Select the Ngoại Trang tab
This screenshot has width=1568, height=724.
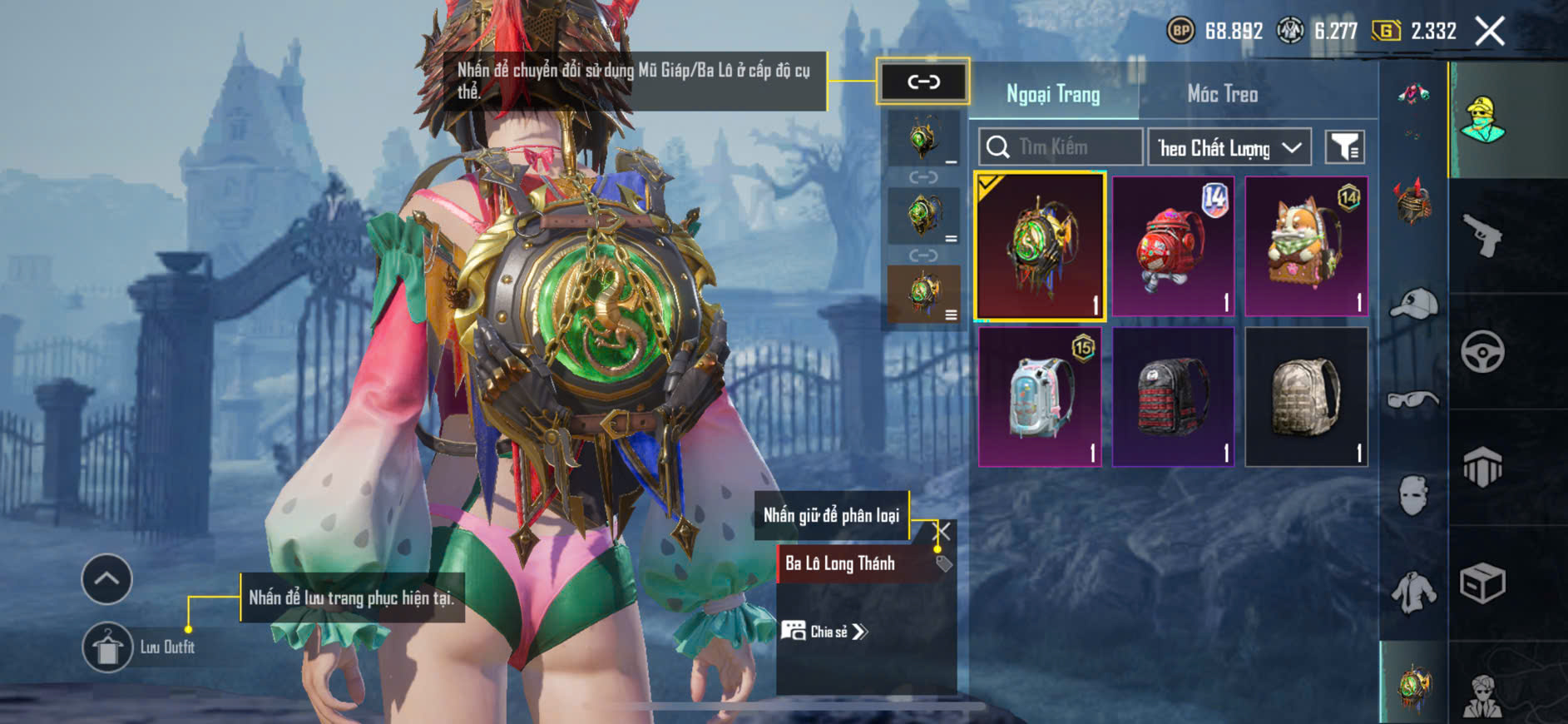[1053, 94]
